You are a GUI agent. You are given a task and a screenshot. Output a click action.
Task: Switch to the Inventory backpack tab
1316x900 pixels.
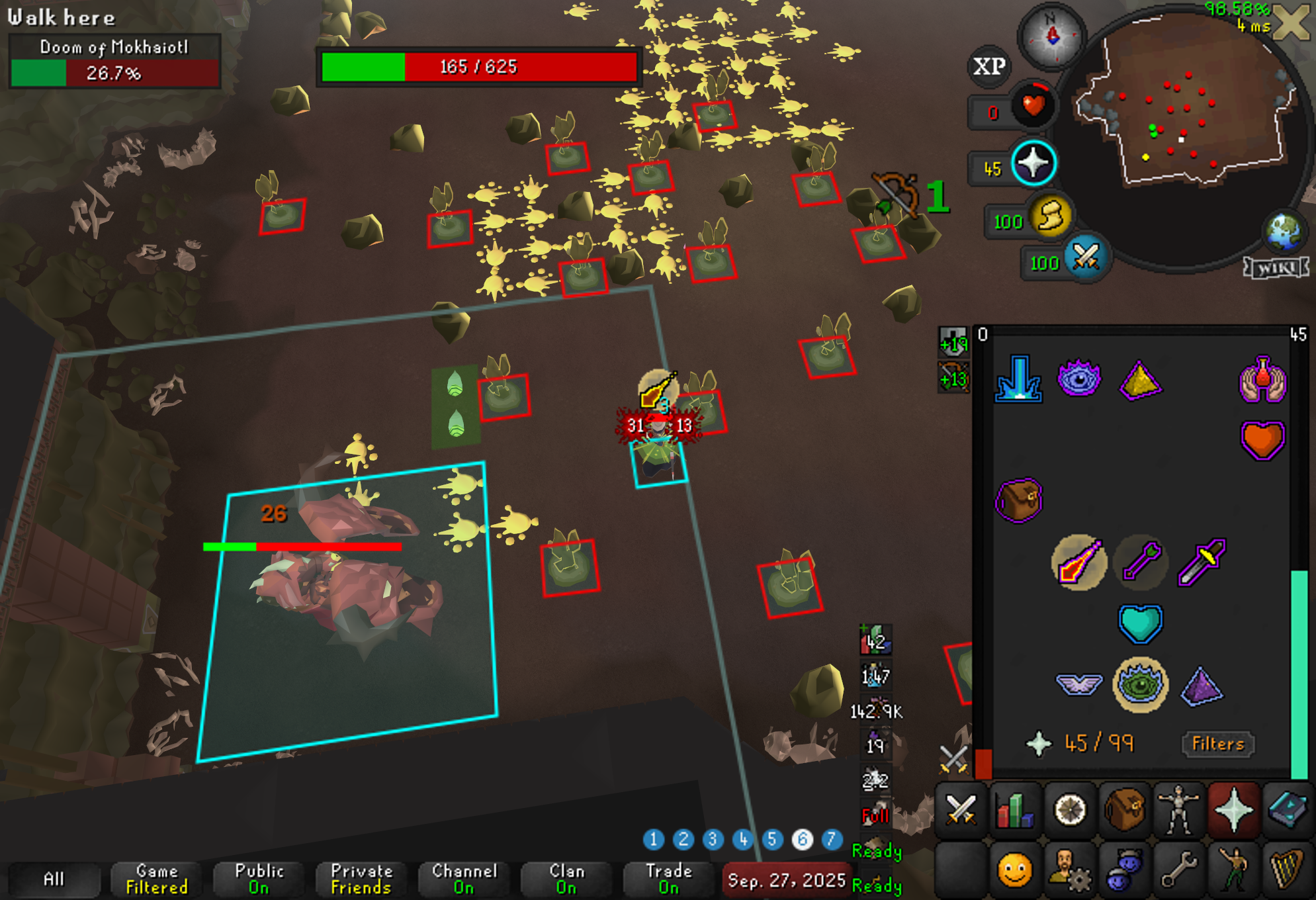click(x=1124, y=809)
